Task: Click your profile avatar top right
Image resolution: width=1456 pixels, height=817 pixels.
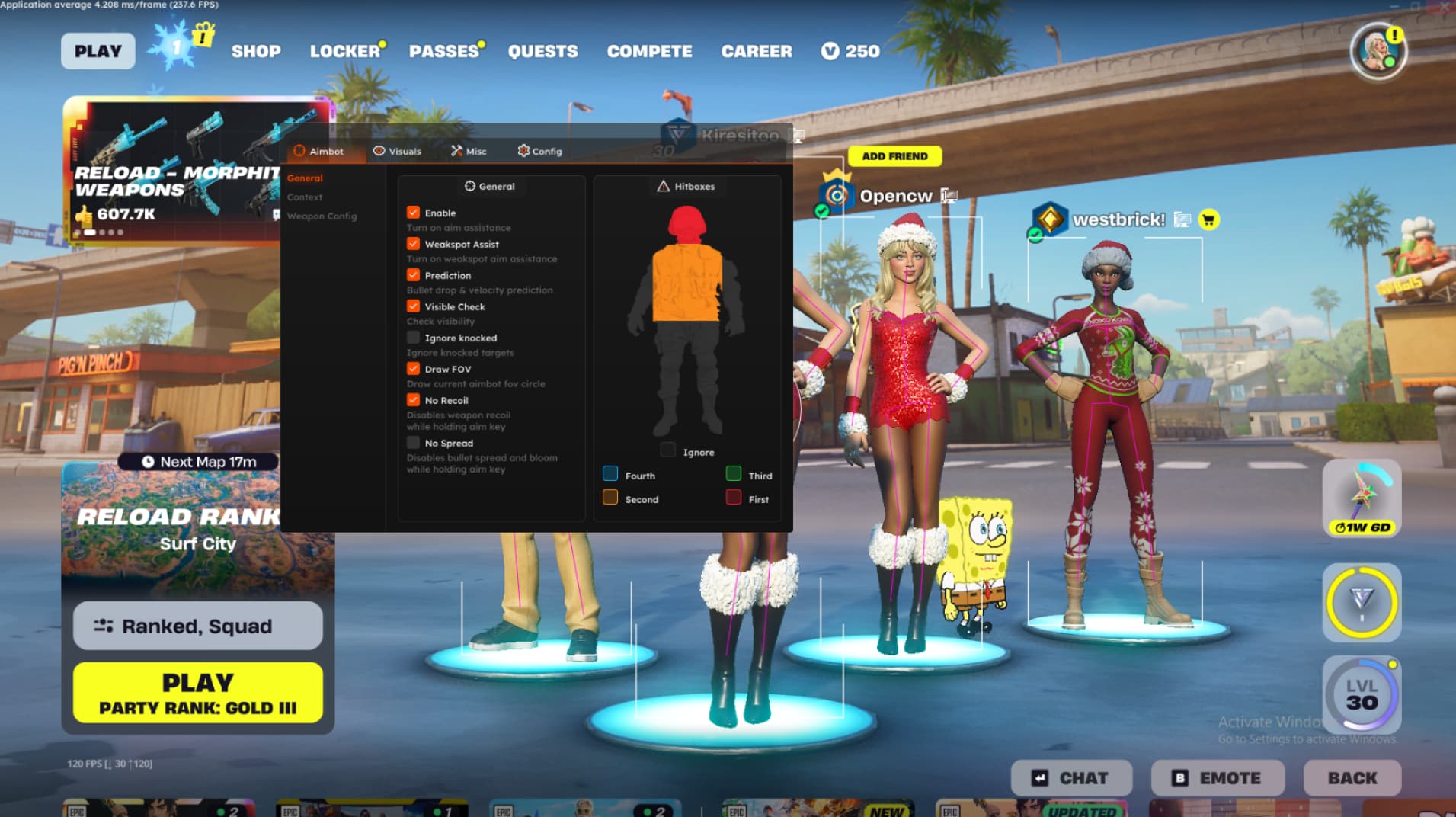Action: tap(1378, 51)
